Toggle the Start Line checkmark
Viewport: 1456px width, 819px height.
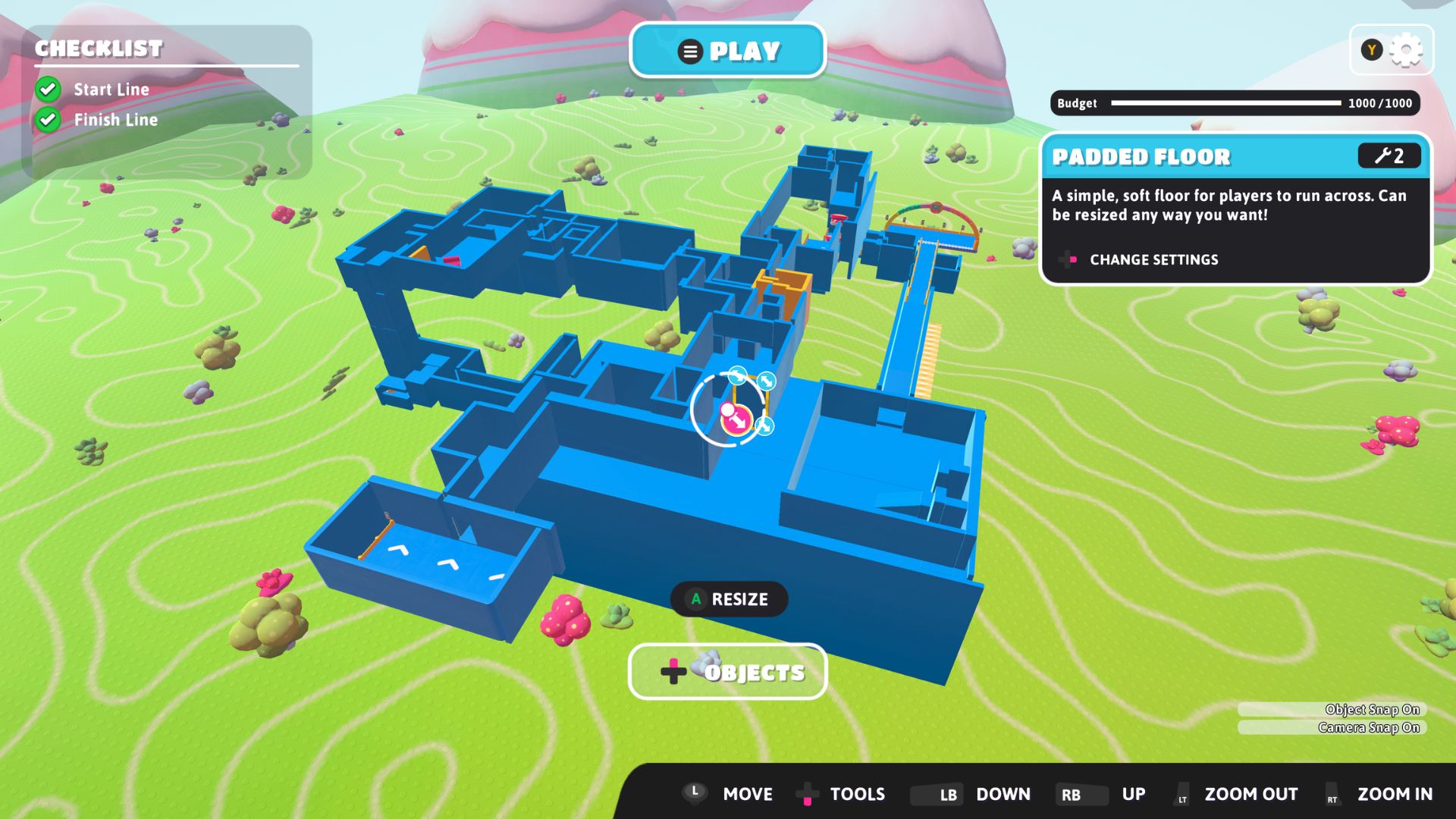[48, 89]
